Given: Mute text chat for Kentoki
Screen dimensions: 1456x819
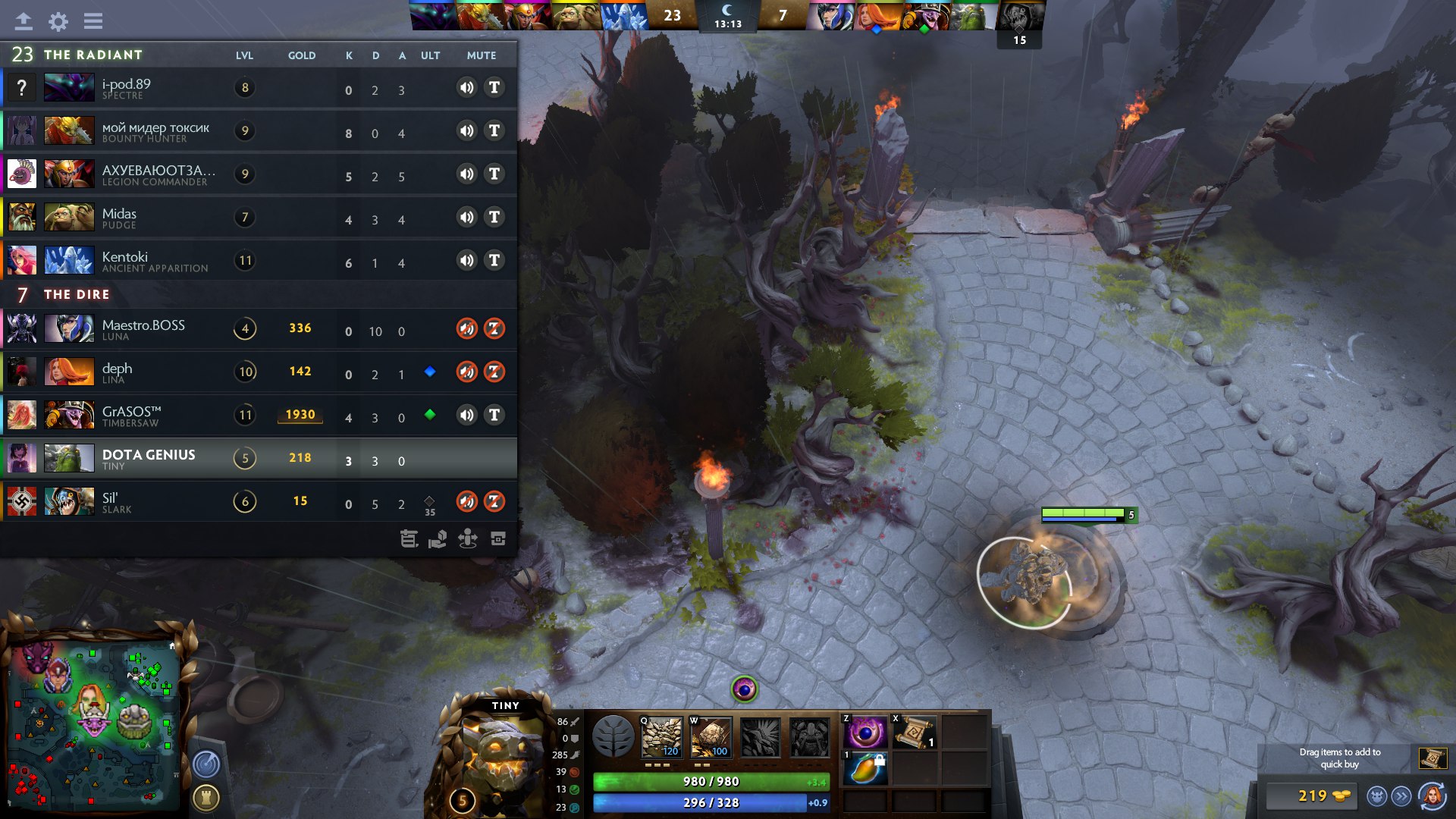Looking at the screenshot, I should [x=494, y=261].
